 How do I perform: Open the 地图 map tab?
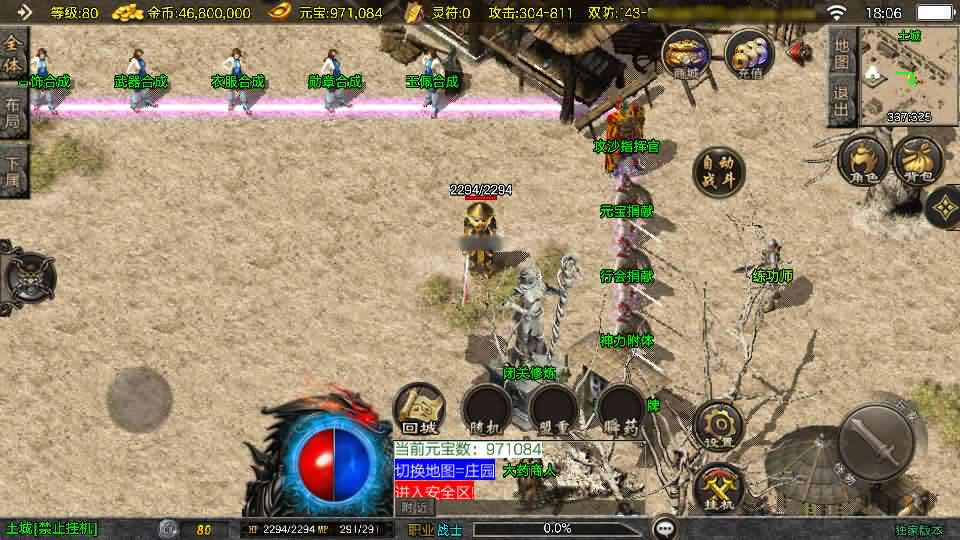point(842,55)
